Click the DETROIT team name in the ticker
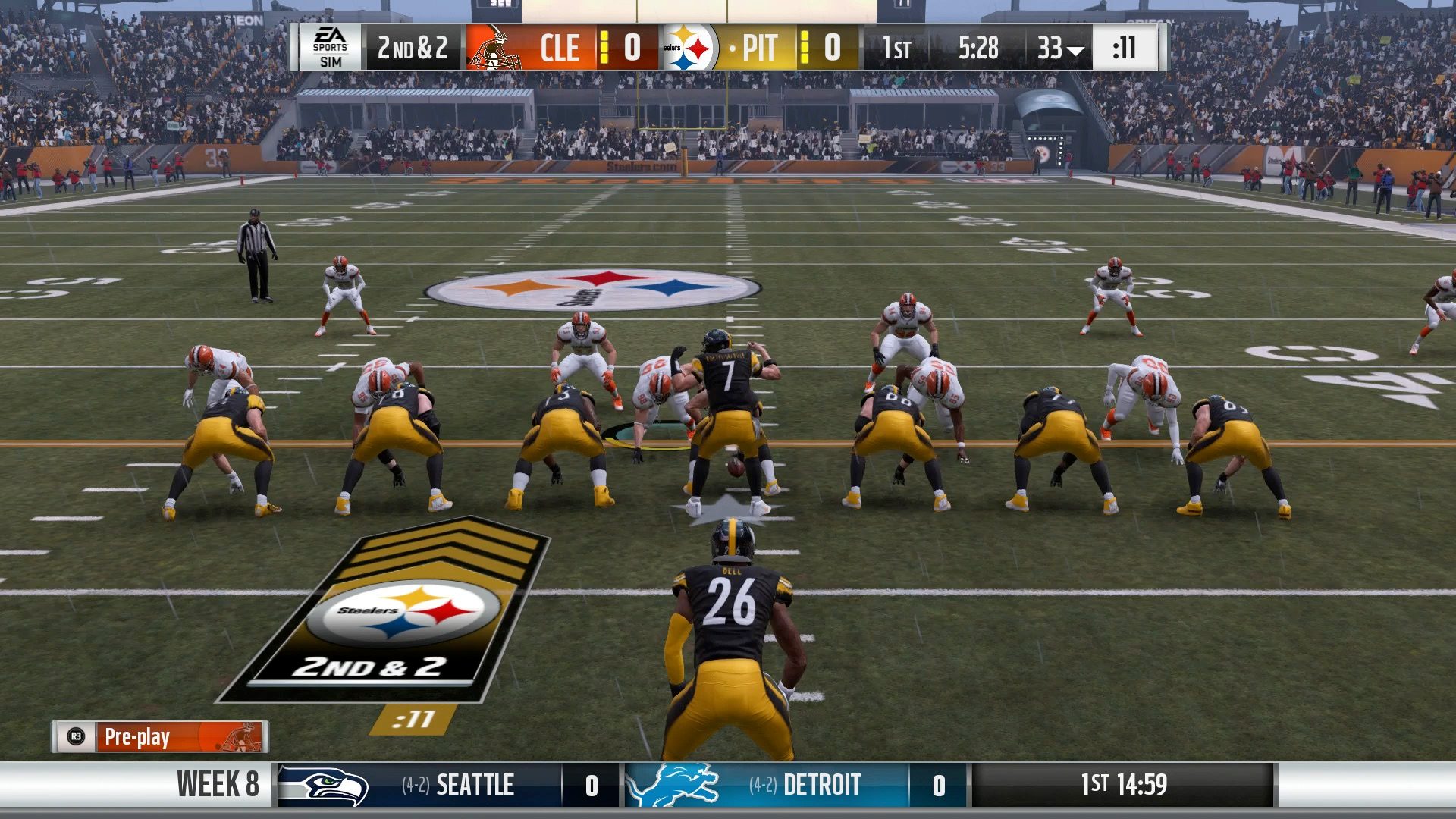This screenshot has width=1456, height=819. (x=823, y=785)
